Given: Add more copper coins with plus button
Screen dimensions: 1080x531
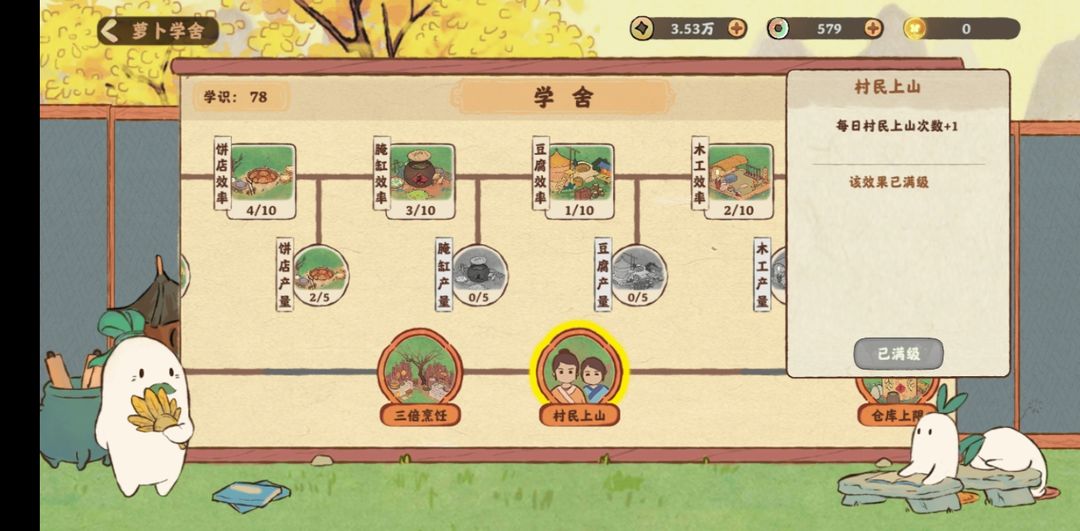Looking at the screenshot, I should [737, 28].
